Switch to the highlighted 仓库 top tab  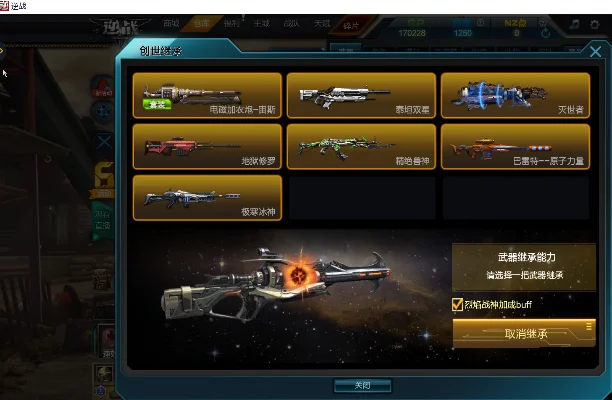(x=202, y=22)
